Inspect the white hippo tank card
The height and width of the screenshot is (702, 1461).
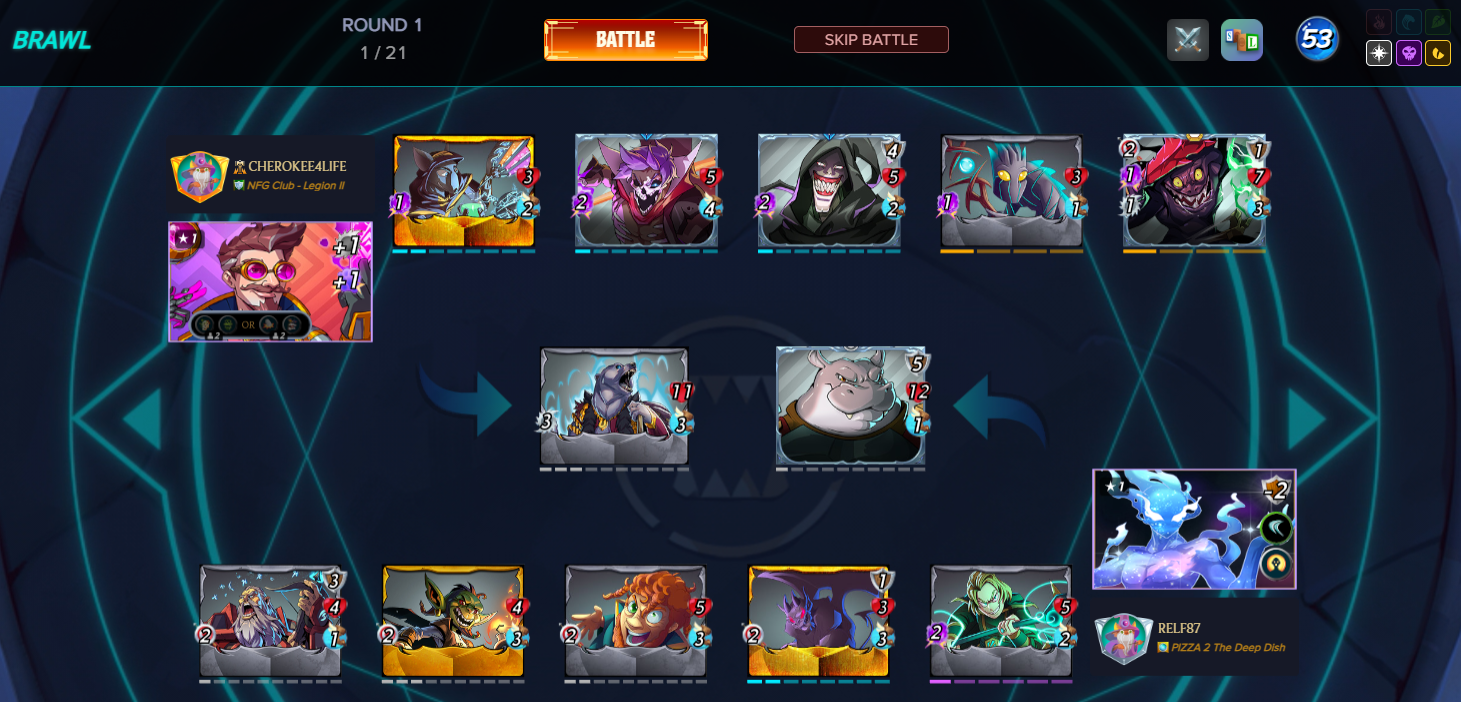pyautogui.click(x=850, y=406)
